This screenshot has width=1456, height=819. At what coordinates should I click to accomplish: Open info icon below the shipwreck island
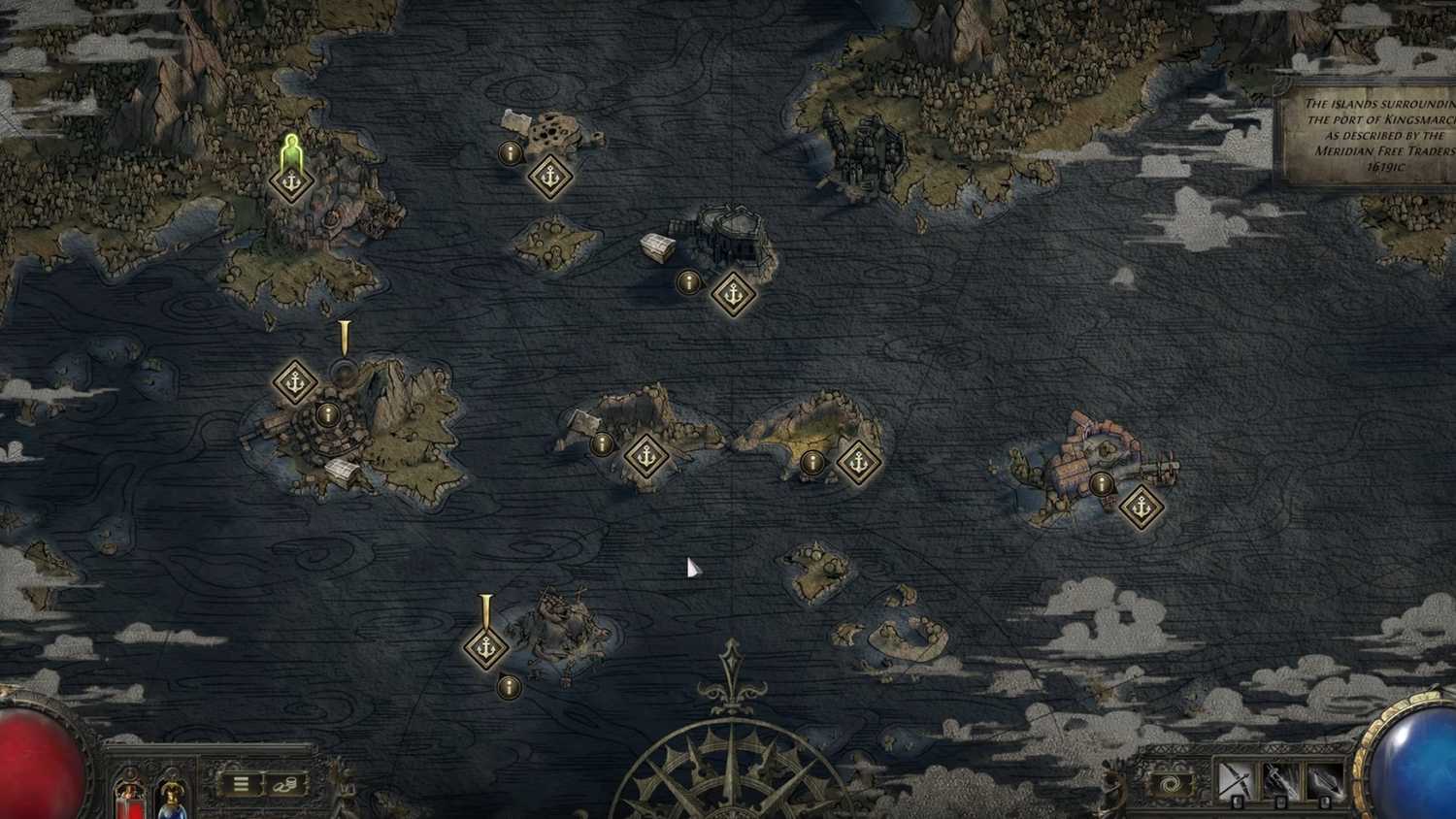508,687
